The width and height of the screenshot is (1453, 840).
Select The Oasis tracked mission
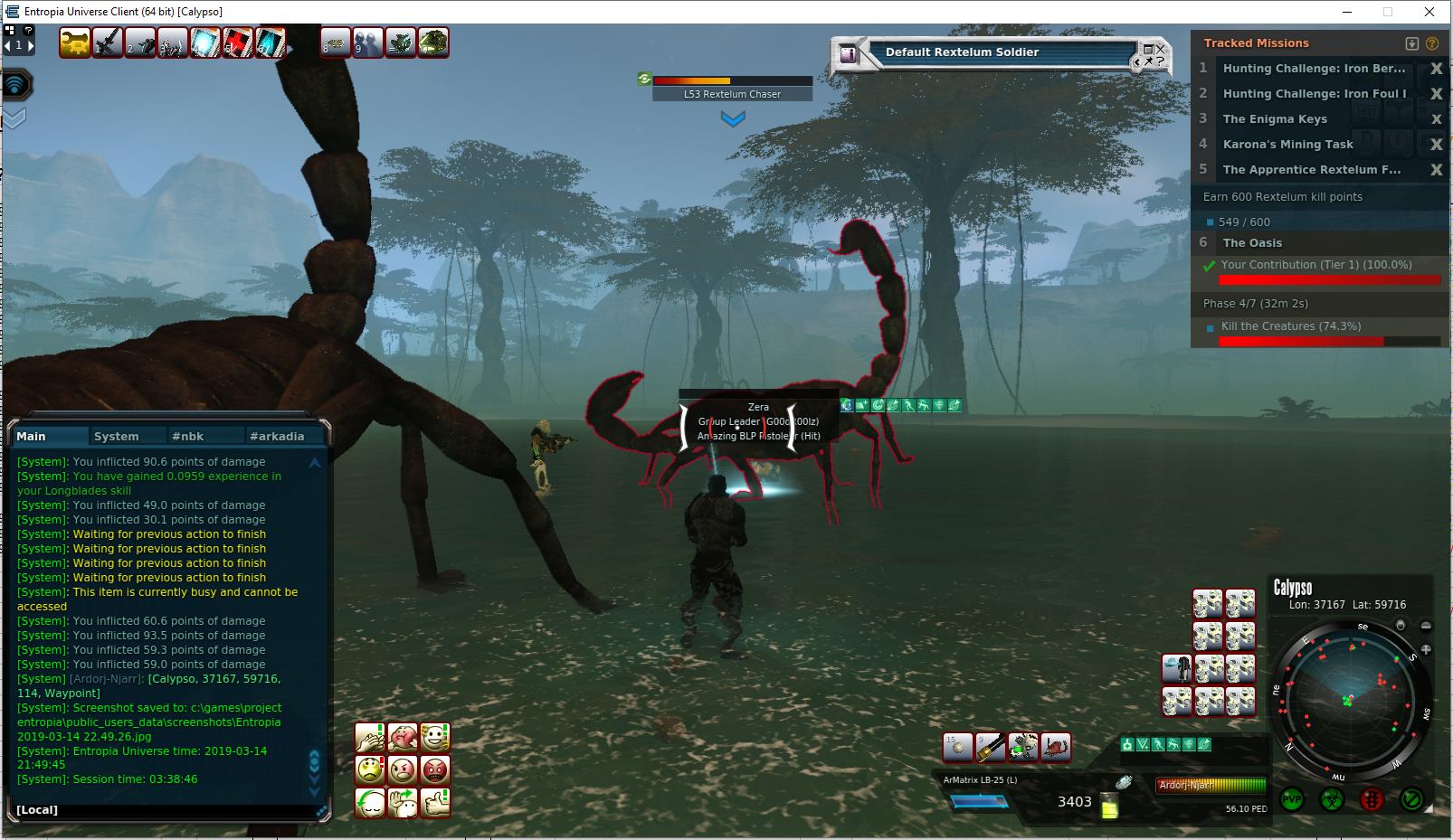click(x=1252, y=242)
